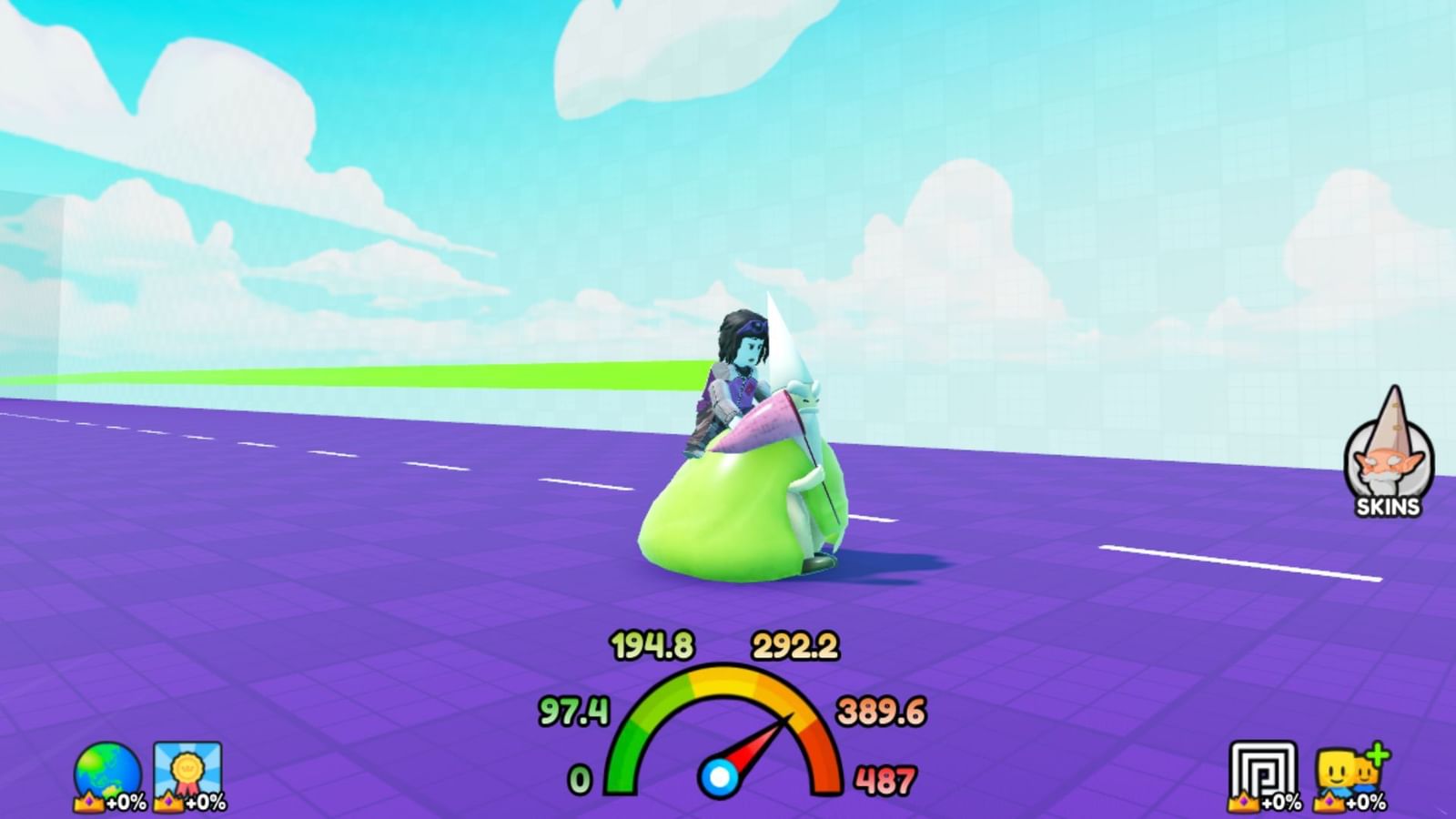
Task: Click the 194.8 speed label
Action: point(651,643)
